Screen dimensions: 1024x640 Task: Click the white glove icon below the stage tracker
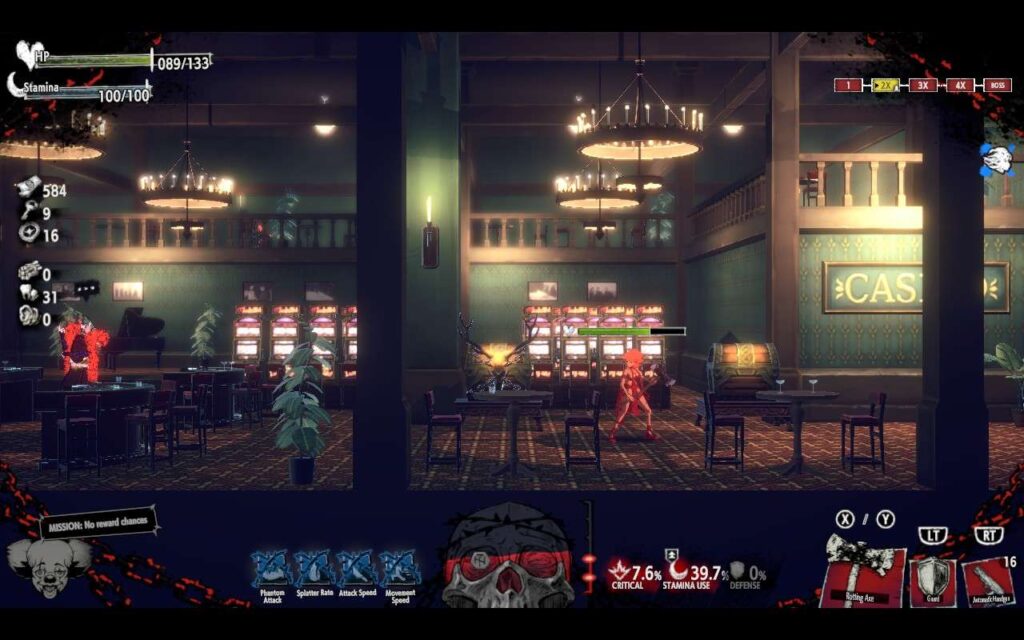point(996,157)
